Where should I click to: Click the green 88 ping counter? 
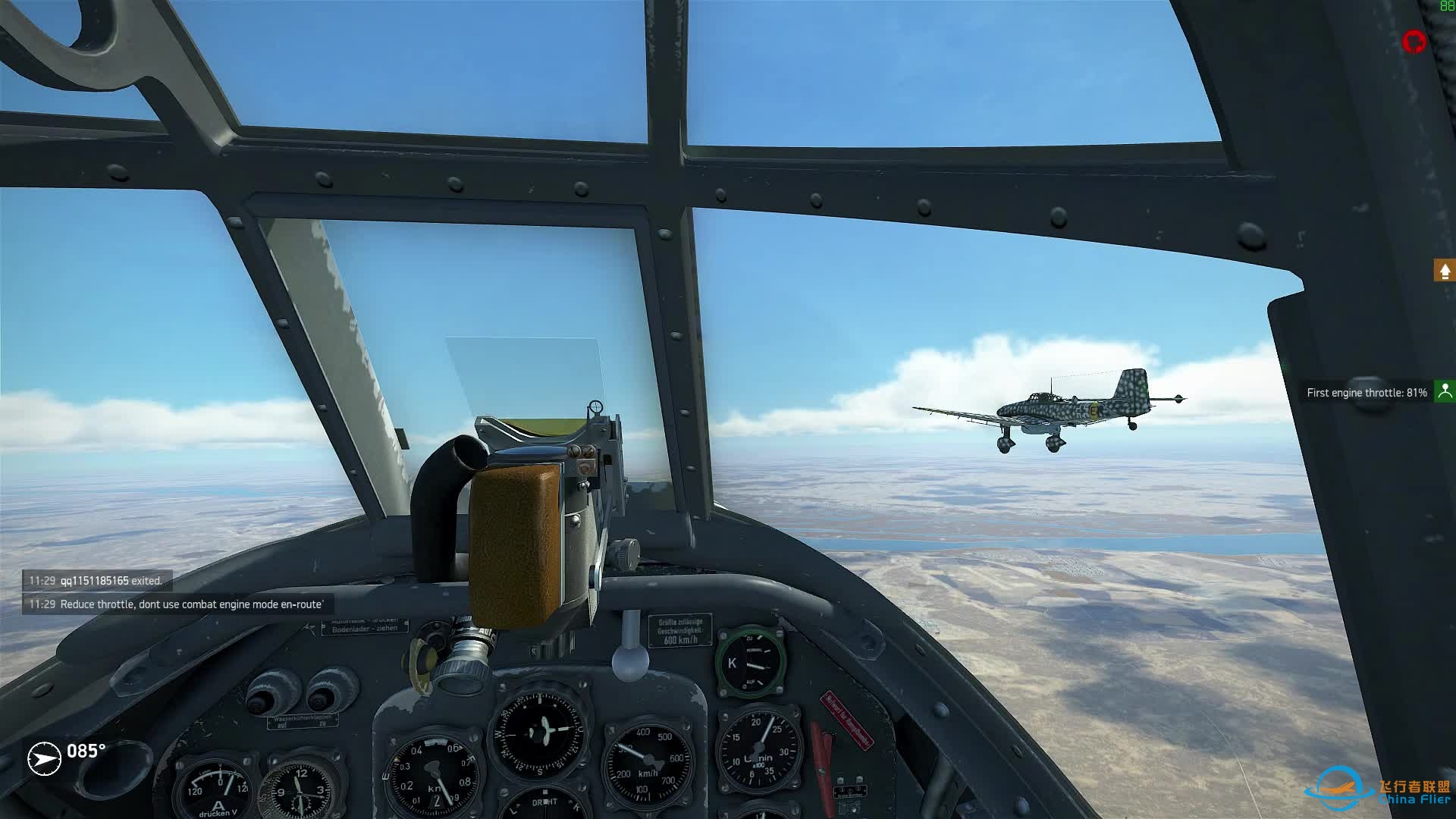[x=1446, y=8]
